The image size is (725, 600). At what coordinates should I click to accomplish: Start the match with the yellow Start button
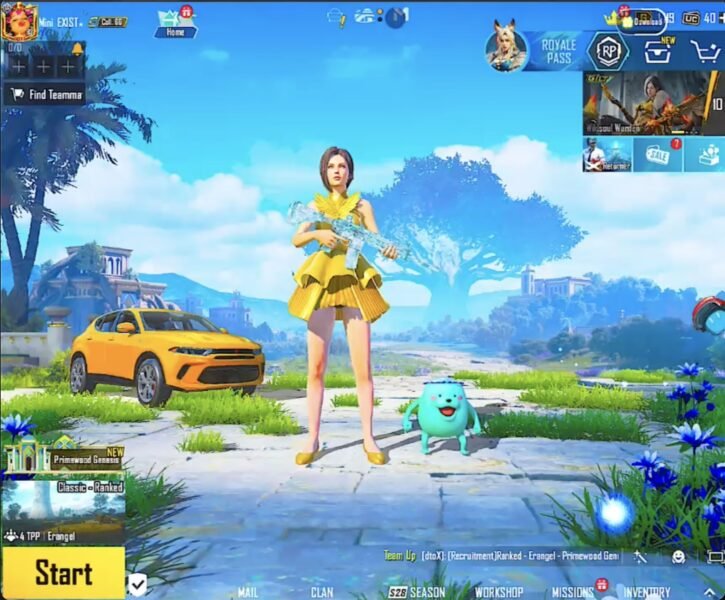coord(62,573)
